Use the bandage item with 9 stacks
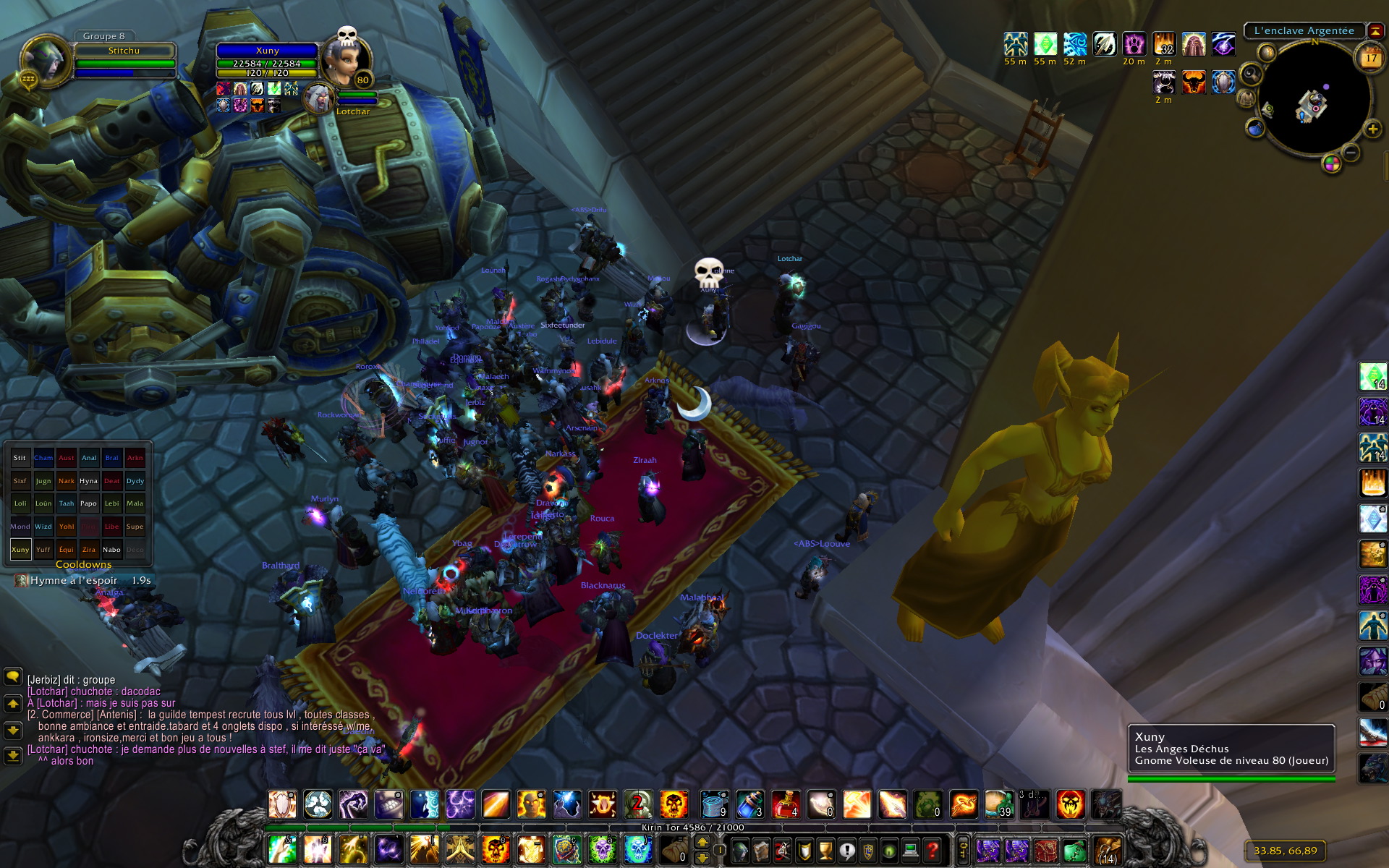The width and height of the screenshot is (1389, 868). [x=714, y=804]
